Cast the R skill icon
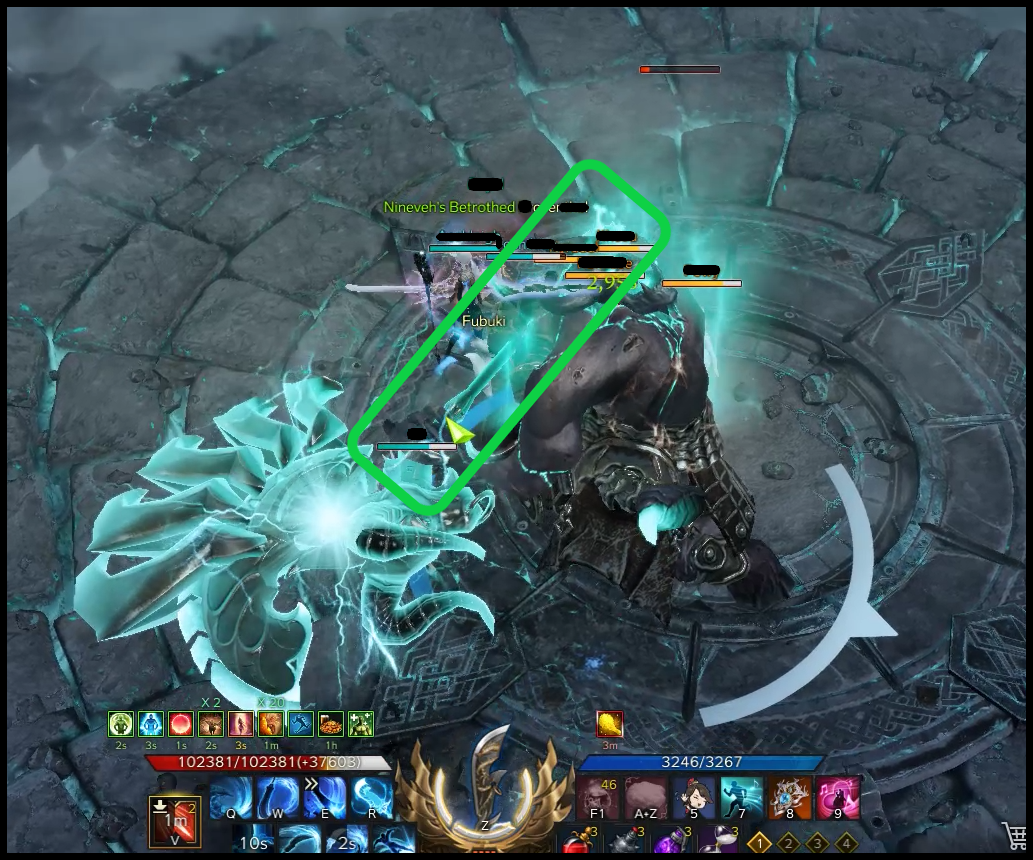 [372, 798]
